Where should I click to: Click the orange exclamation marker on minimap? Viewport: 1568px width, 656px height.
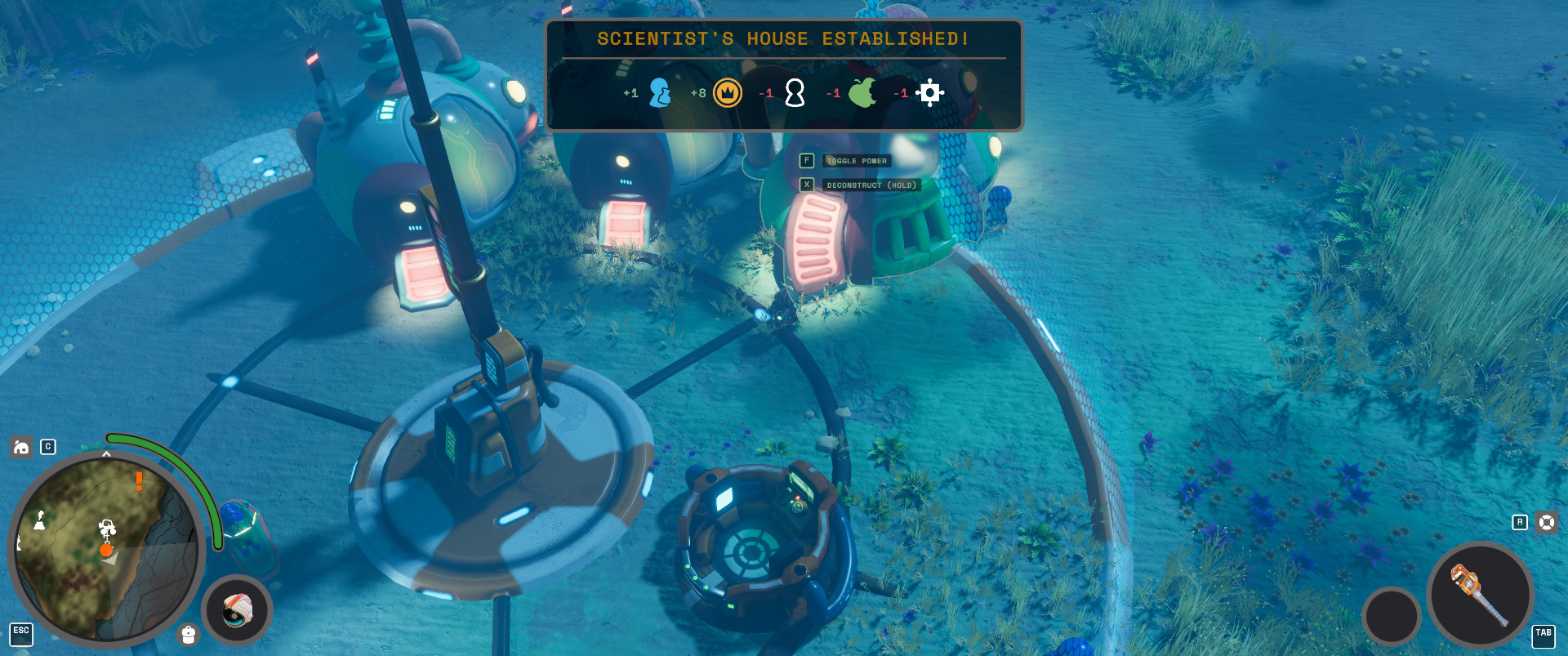pyautogui.click(x=140, y=481)
